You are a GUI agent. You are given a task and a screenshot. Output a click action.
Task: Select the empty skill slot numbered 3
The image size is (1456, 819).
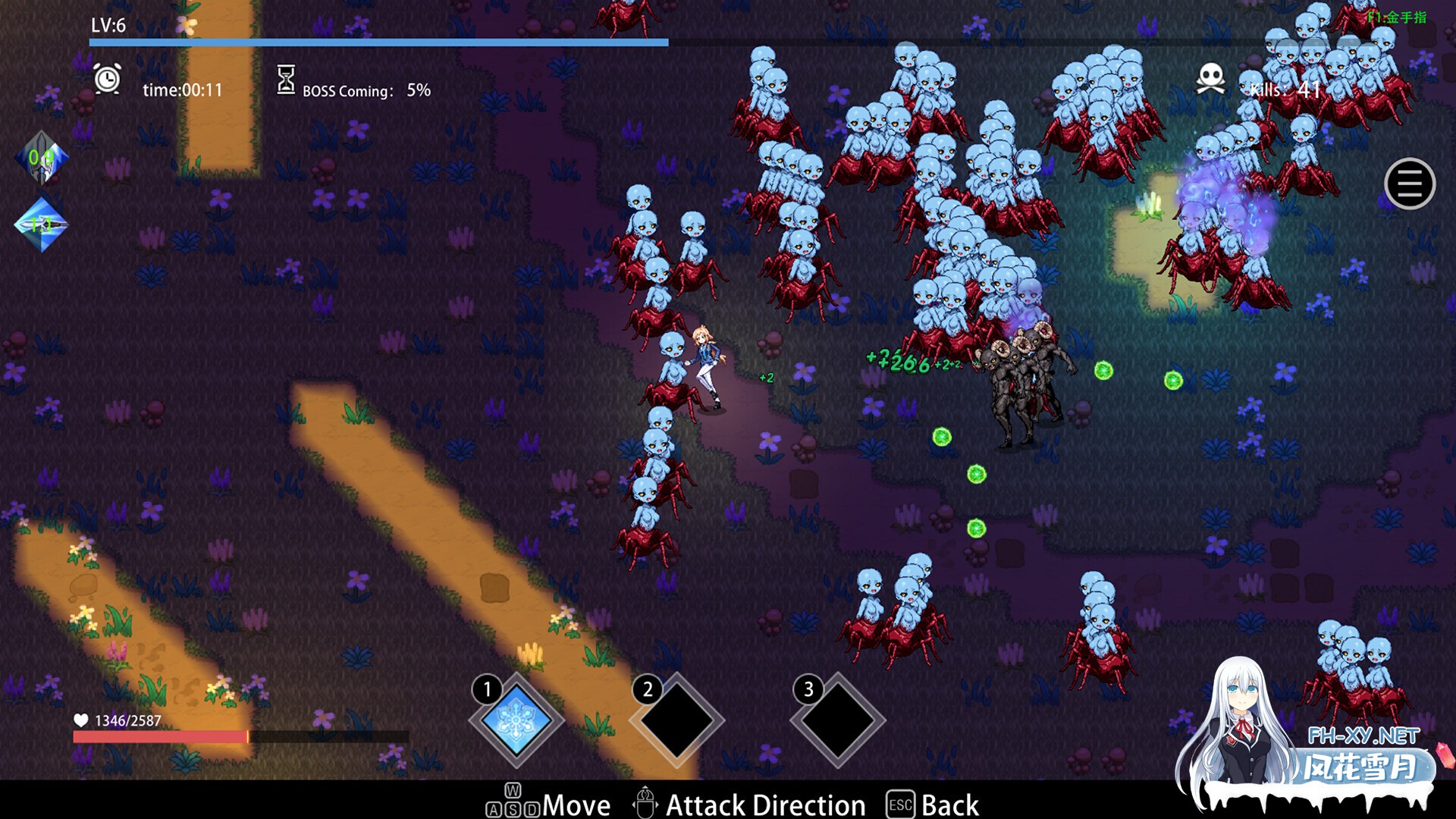coord(838,720)
